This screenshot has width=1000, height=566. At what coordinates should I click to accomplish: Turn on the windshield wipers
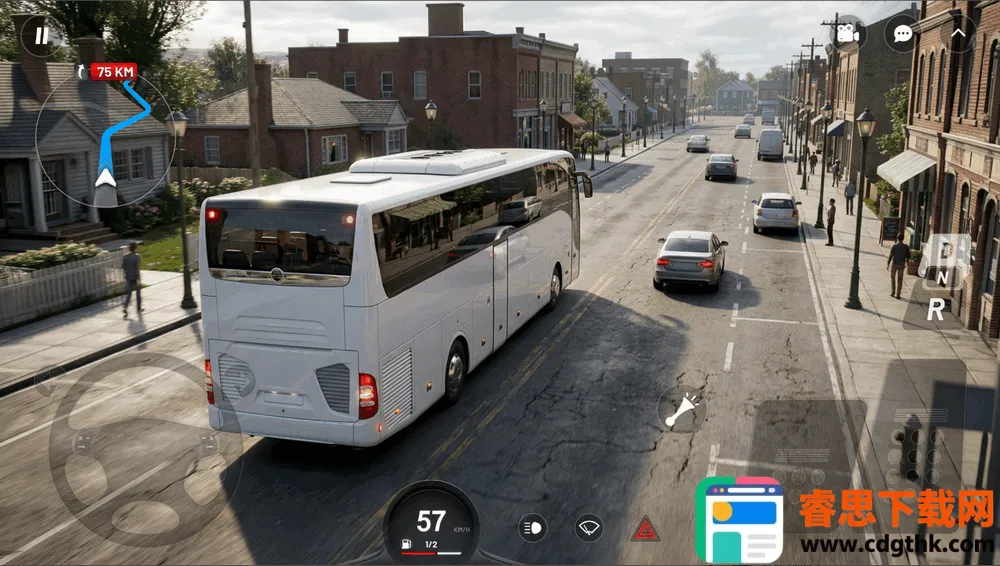[589, 527]
